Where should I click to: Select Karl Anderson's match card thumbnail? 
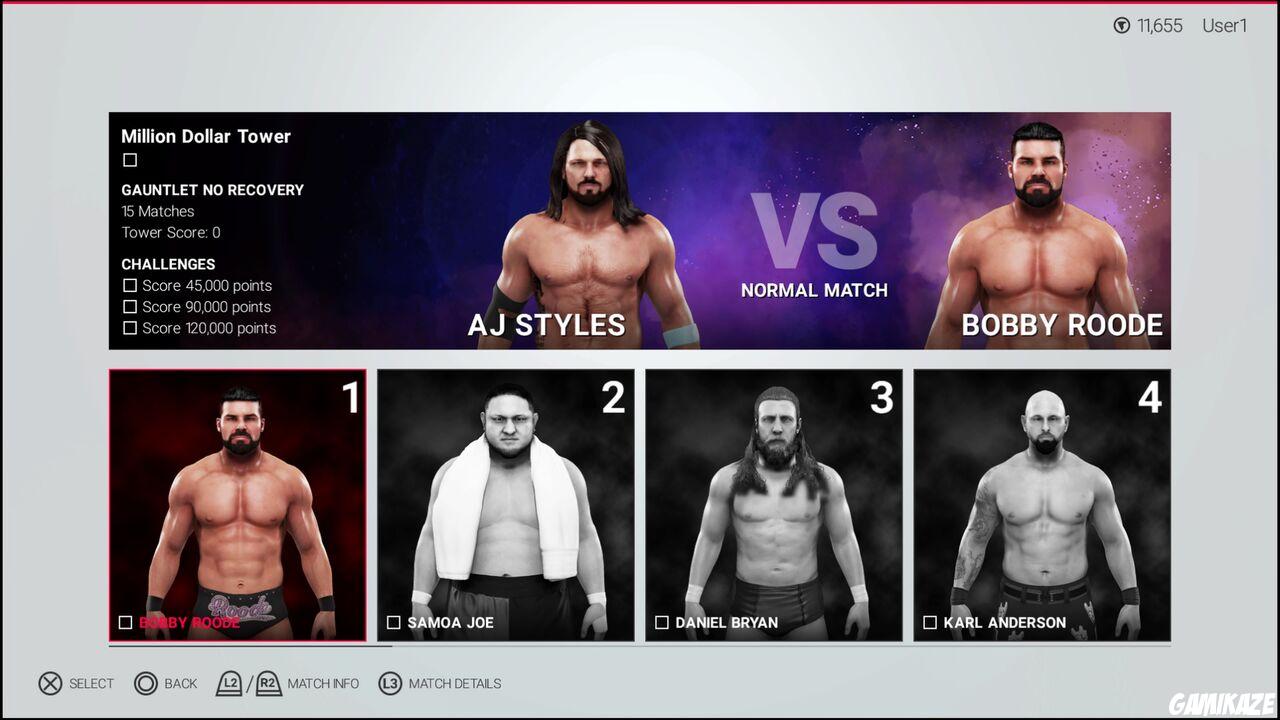click(x=1042, y=504)
